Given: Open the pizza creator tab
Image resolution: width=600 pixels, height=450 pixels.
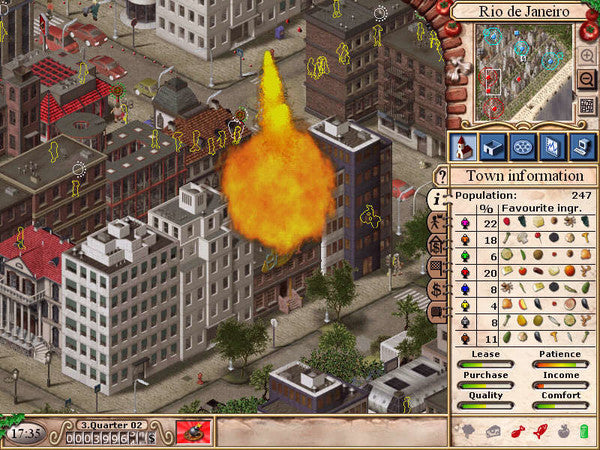Looking at the screenshot, I should (523, 146).
